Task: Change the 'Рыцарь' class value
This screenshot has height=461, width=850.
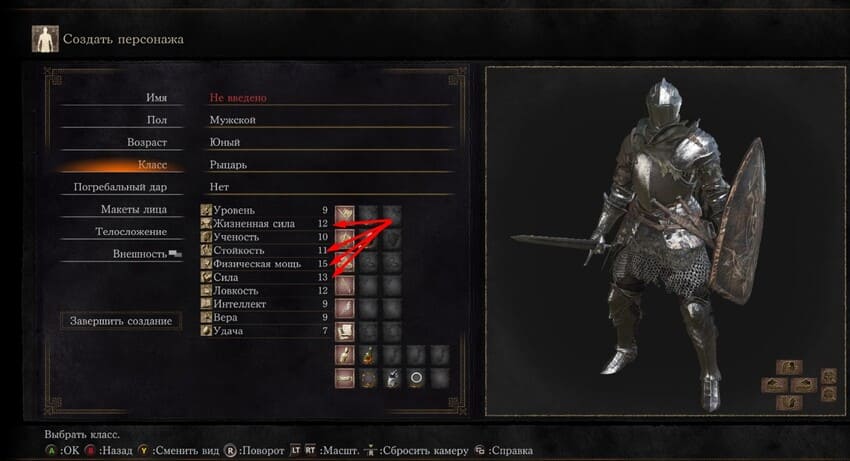Action: click(227, 164)
